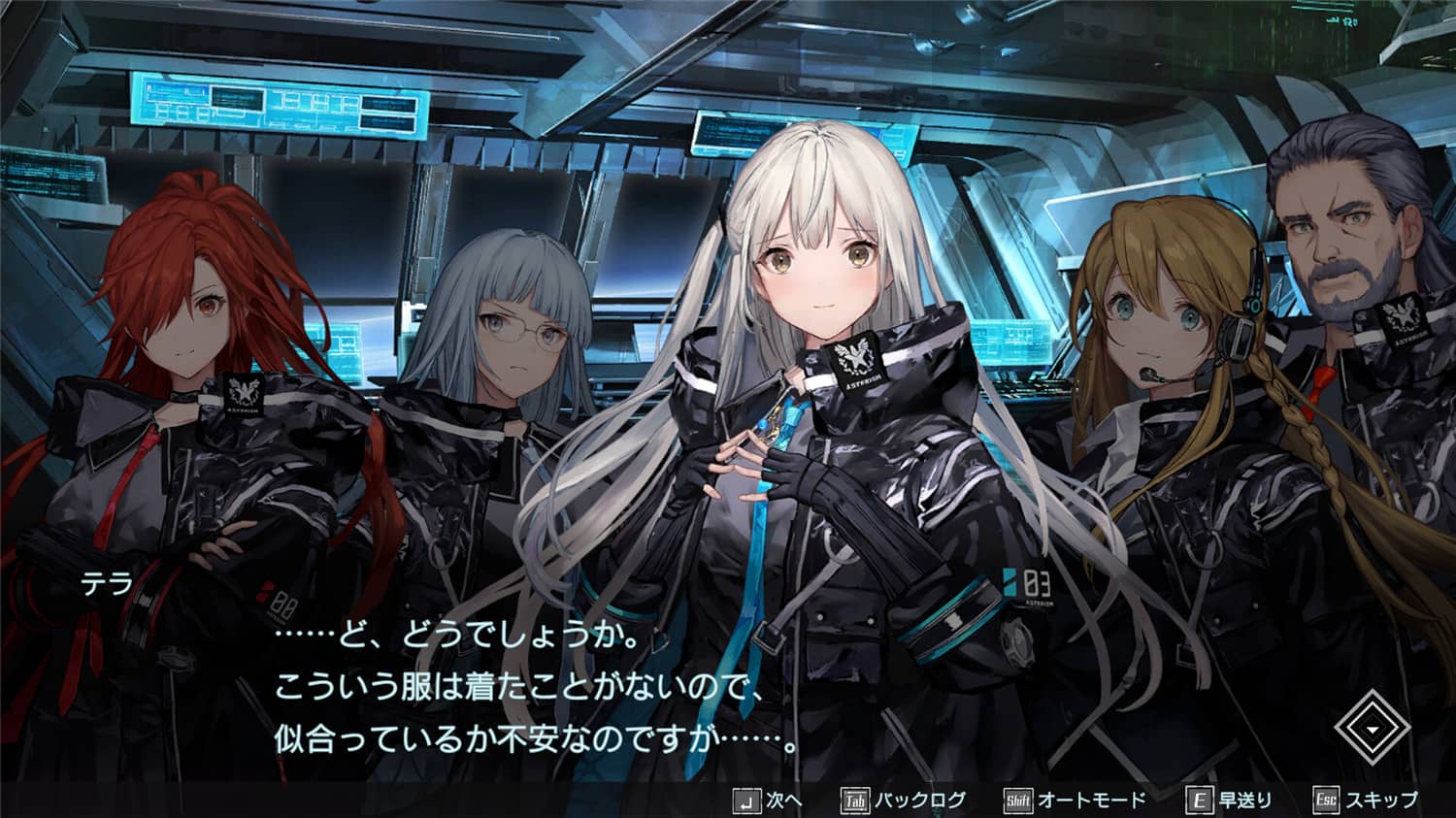Turn on skip mode using スキップ
Image resolution: width=1456 pixels, height=818 pixels.
coord(1380,802)
